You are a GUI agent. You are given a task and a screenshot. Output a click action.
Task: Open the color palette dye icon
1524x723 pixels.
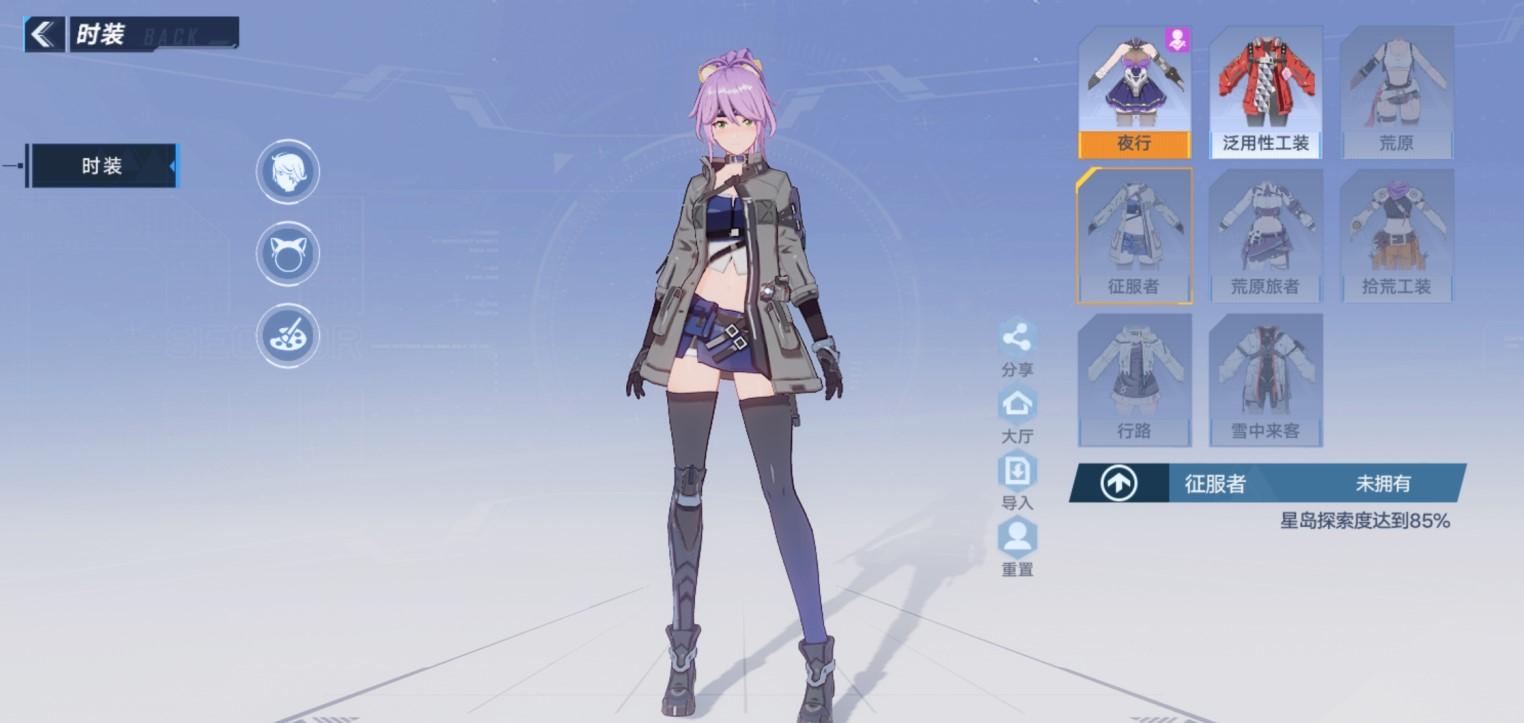point(288,336)
